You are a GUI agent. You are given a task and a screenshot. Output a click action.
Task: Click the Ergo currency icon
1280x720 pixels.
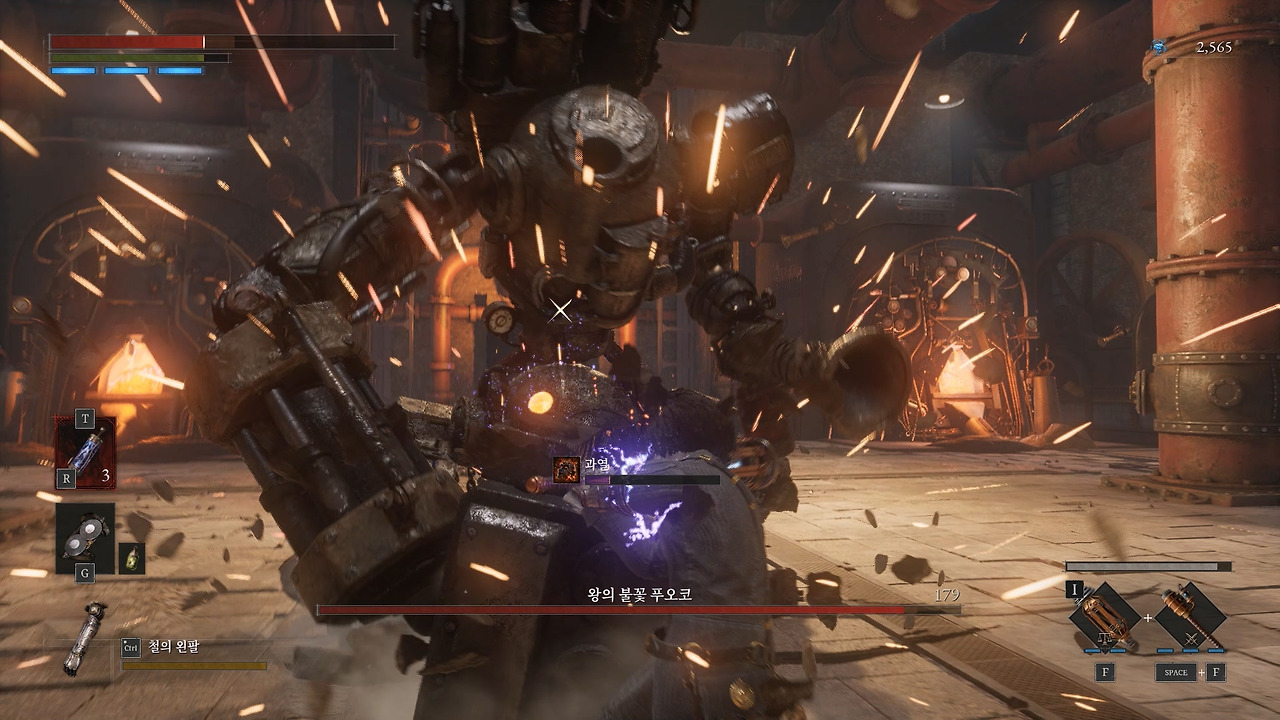tap(1159, 46)
